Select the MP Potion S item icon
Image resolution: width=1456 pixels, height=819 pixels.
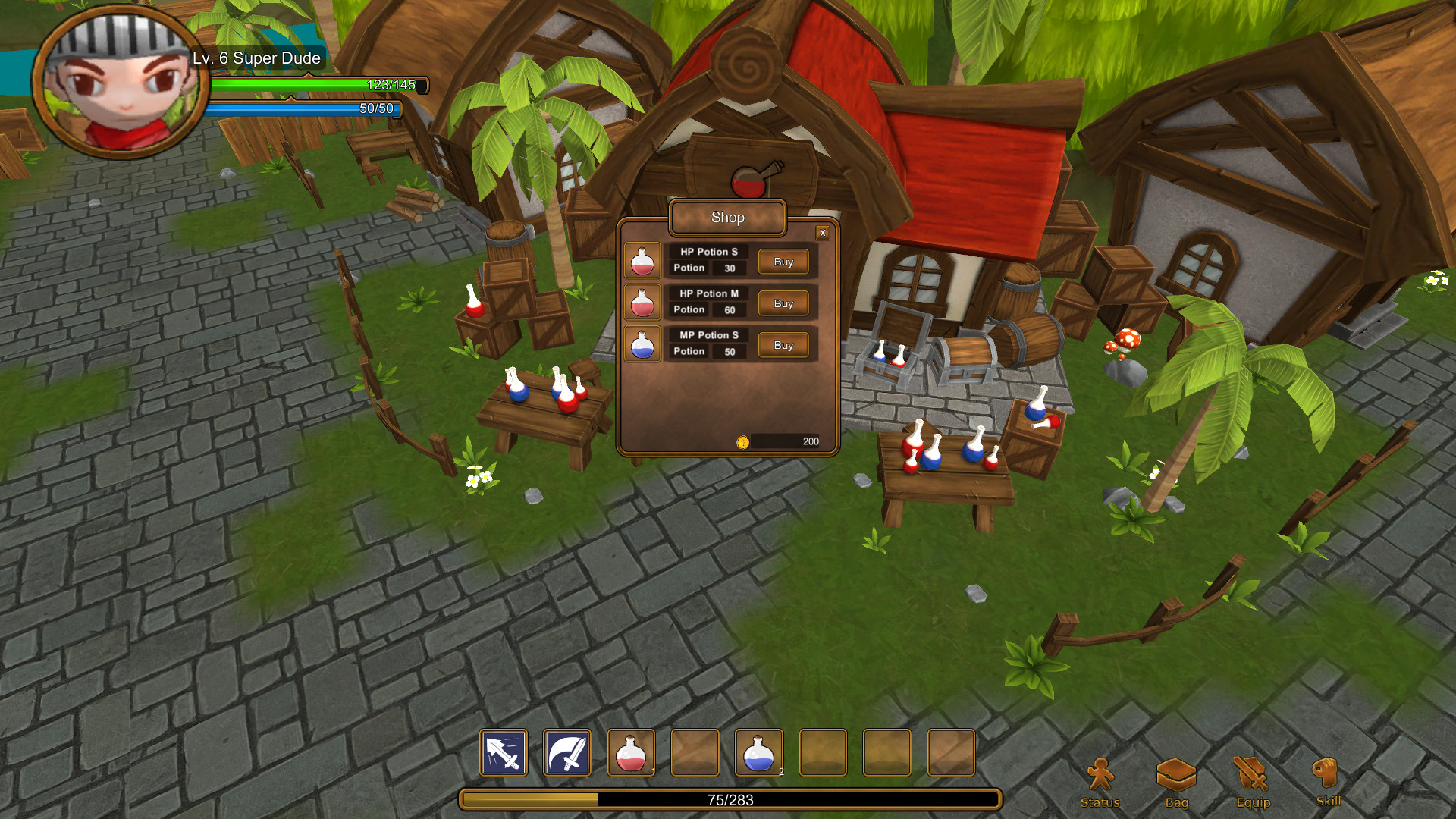coord(642,344)
